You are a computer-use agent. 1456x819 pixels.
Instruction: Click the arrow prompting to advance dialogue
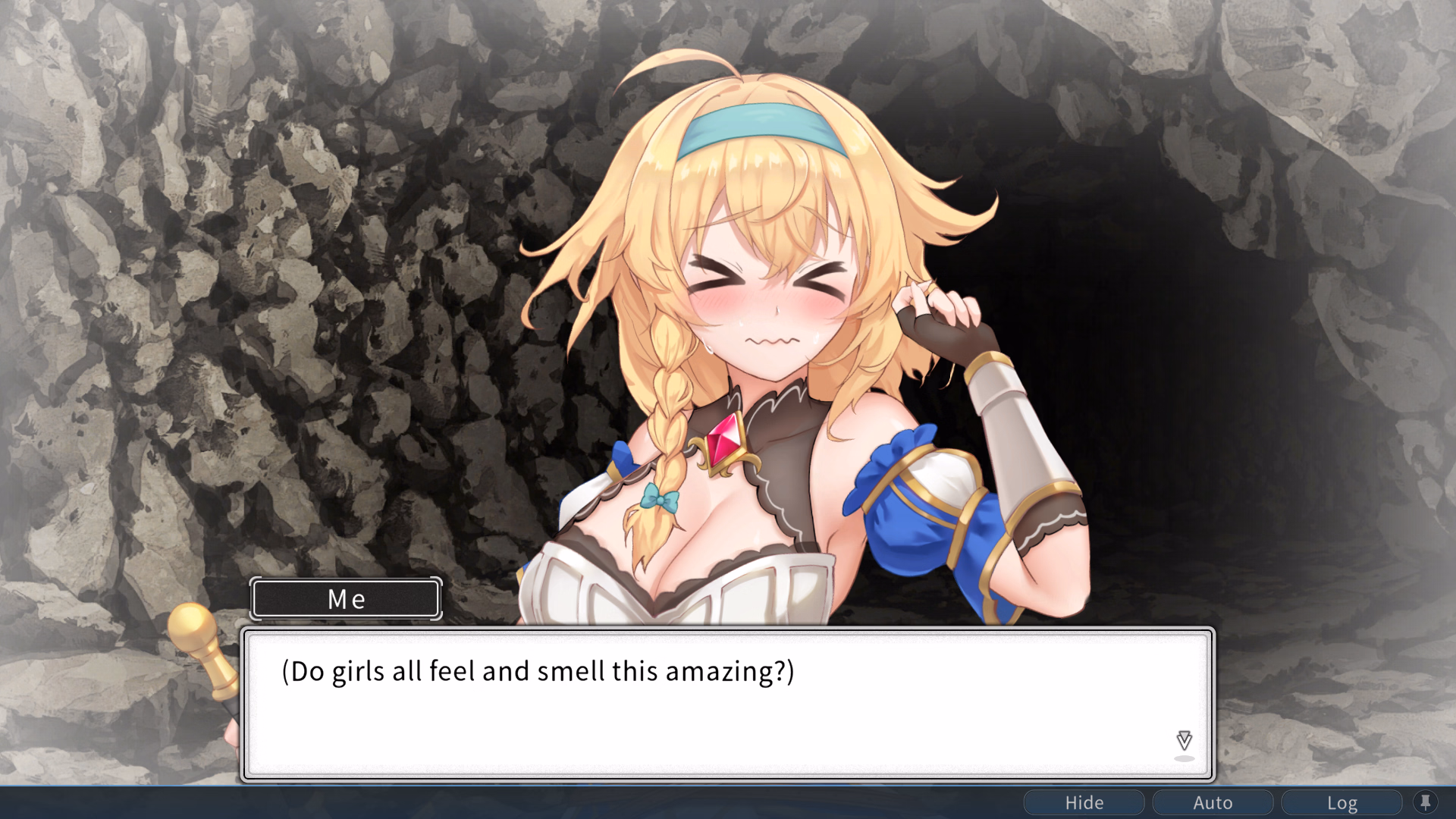tap(1183, 739)
